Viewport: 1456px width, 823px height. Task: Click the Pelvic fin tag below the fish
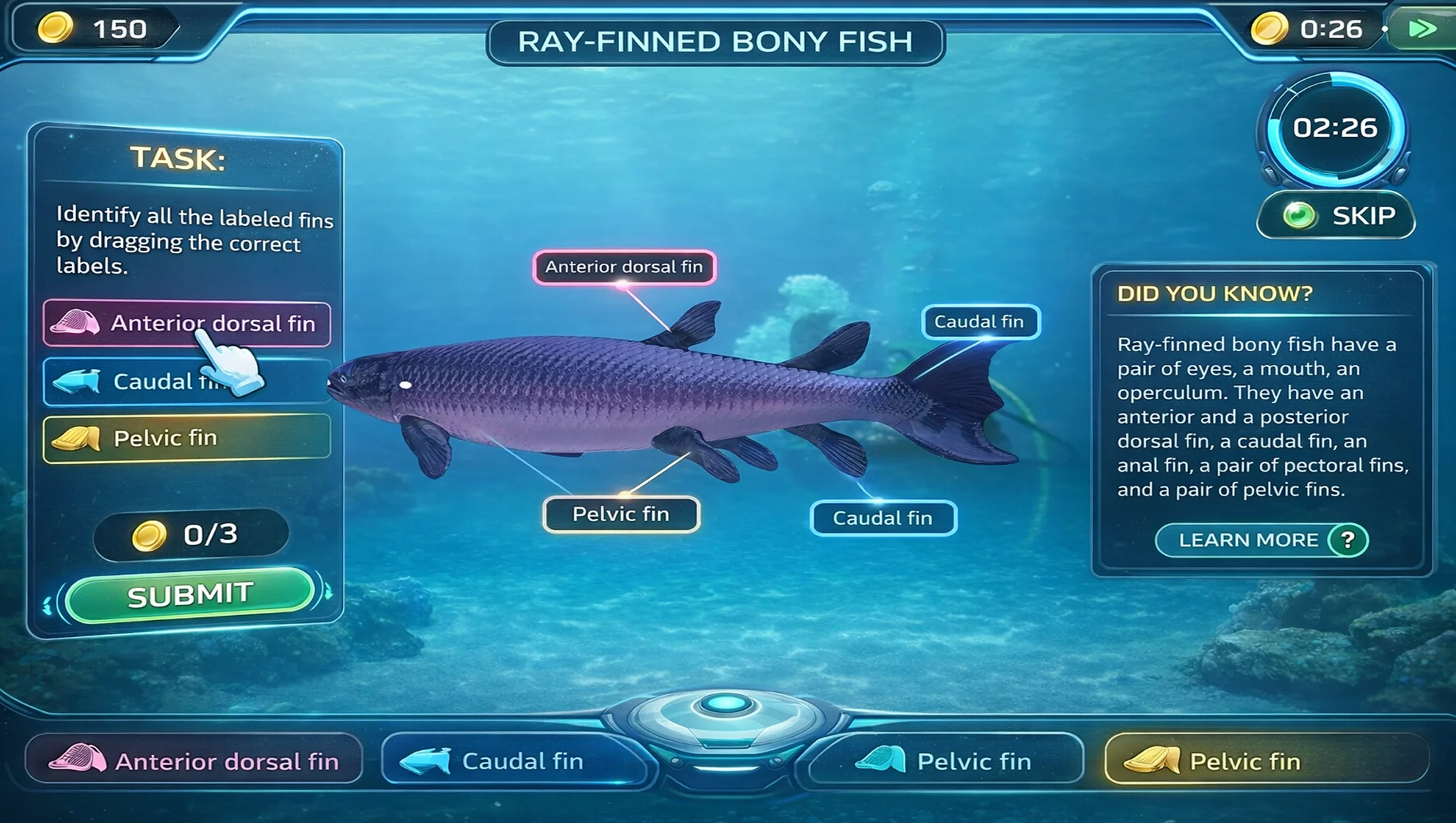(x=621, y=514)
